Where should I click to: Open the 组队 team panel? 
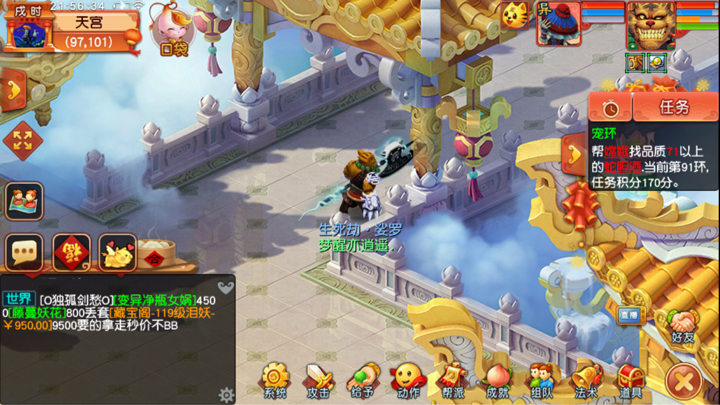coord(541,380)
